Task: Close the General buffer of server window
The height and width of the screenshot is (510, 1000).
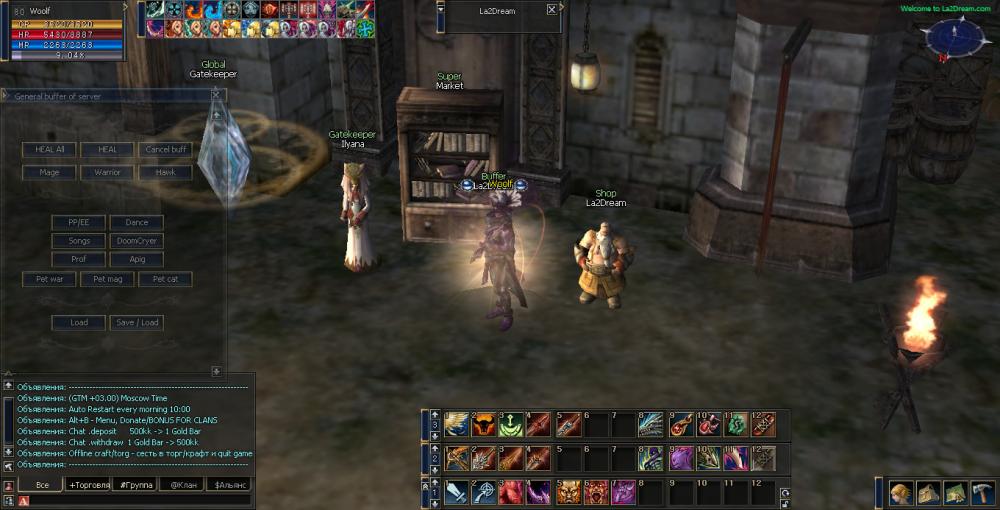Action: tap(216, 95)
